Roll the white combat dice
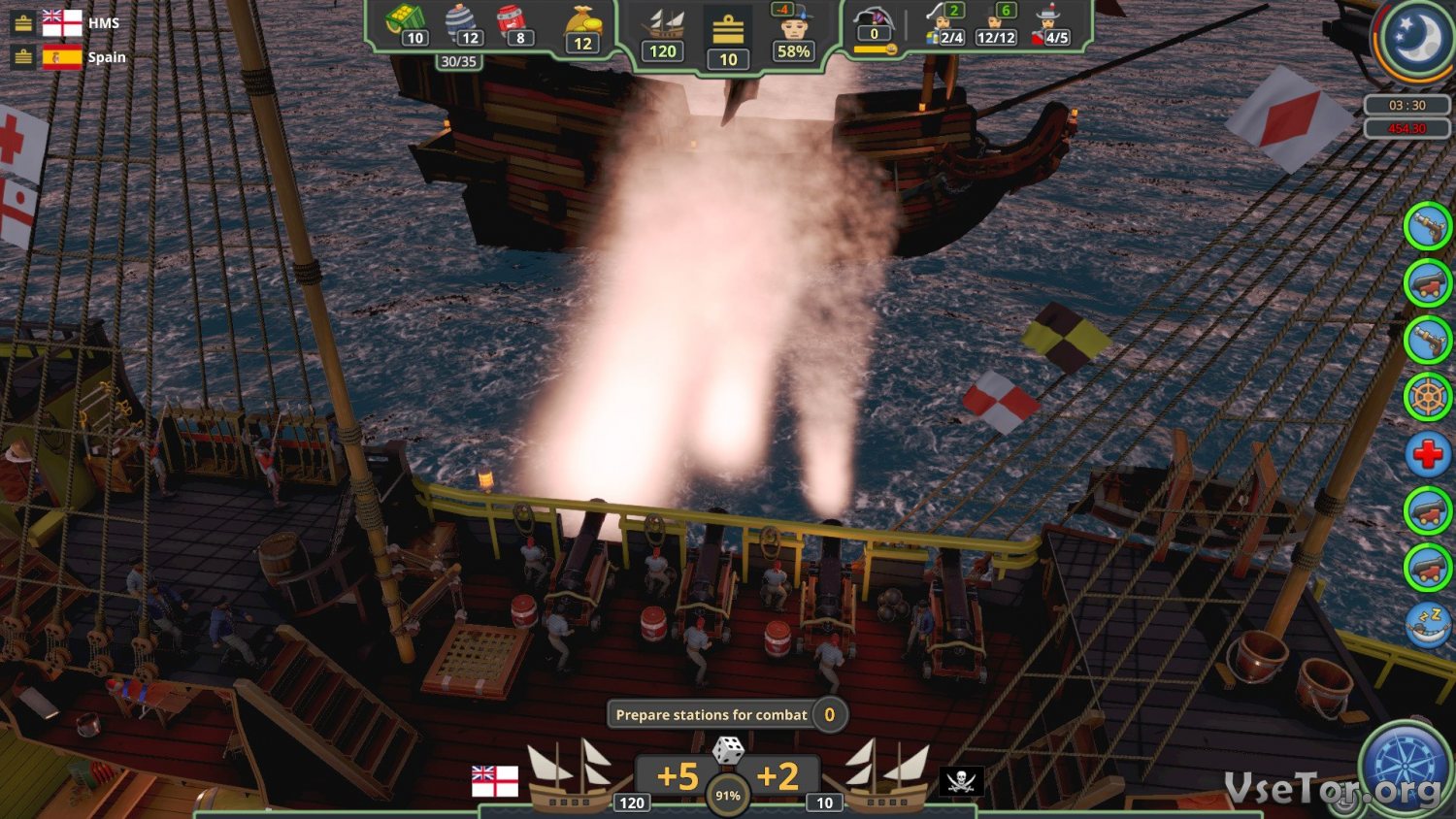Image resolution: width=1456 pixels, height=819 pixels. pos(728,750)
